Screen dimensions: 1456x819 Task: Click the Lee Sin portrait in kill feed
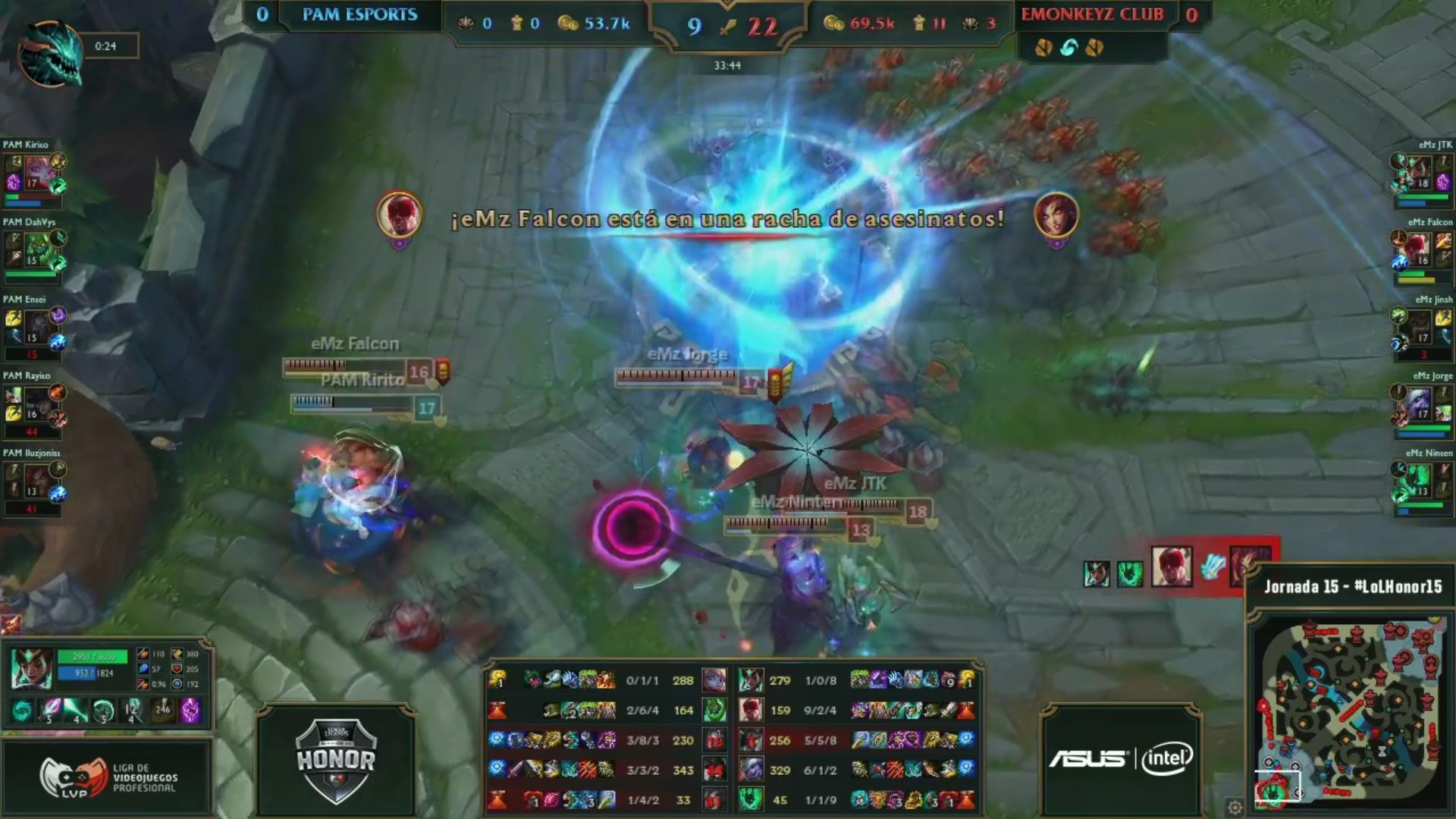[1172, 567]
